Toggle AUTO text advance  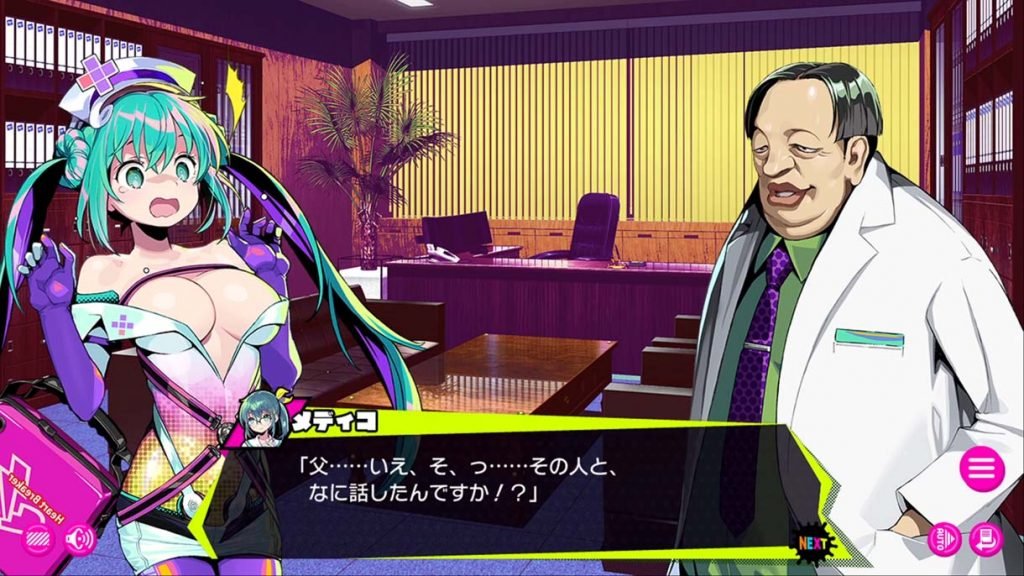[x=944, y=540]
